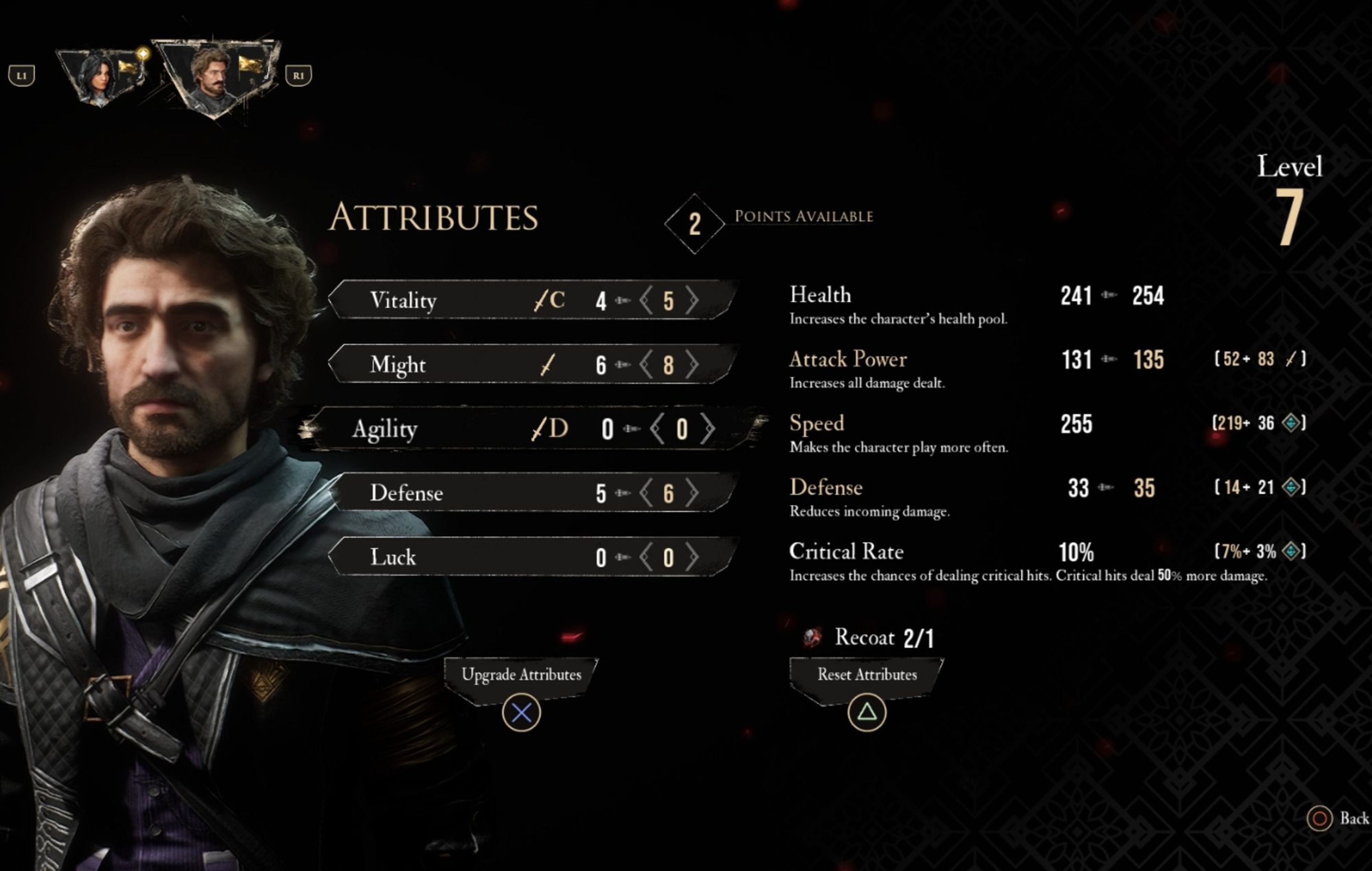Increase Defense with the right arrow
The image size is (1372, 871).
[692, 493]
